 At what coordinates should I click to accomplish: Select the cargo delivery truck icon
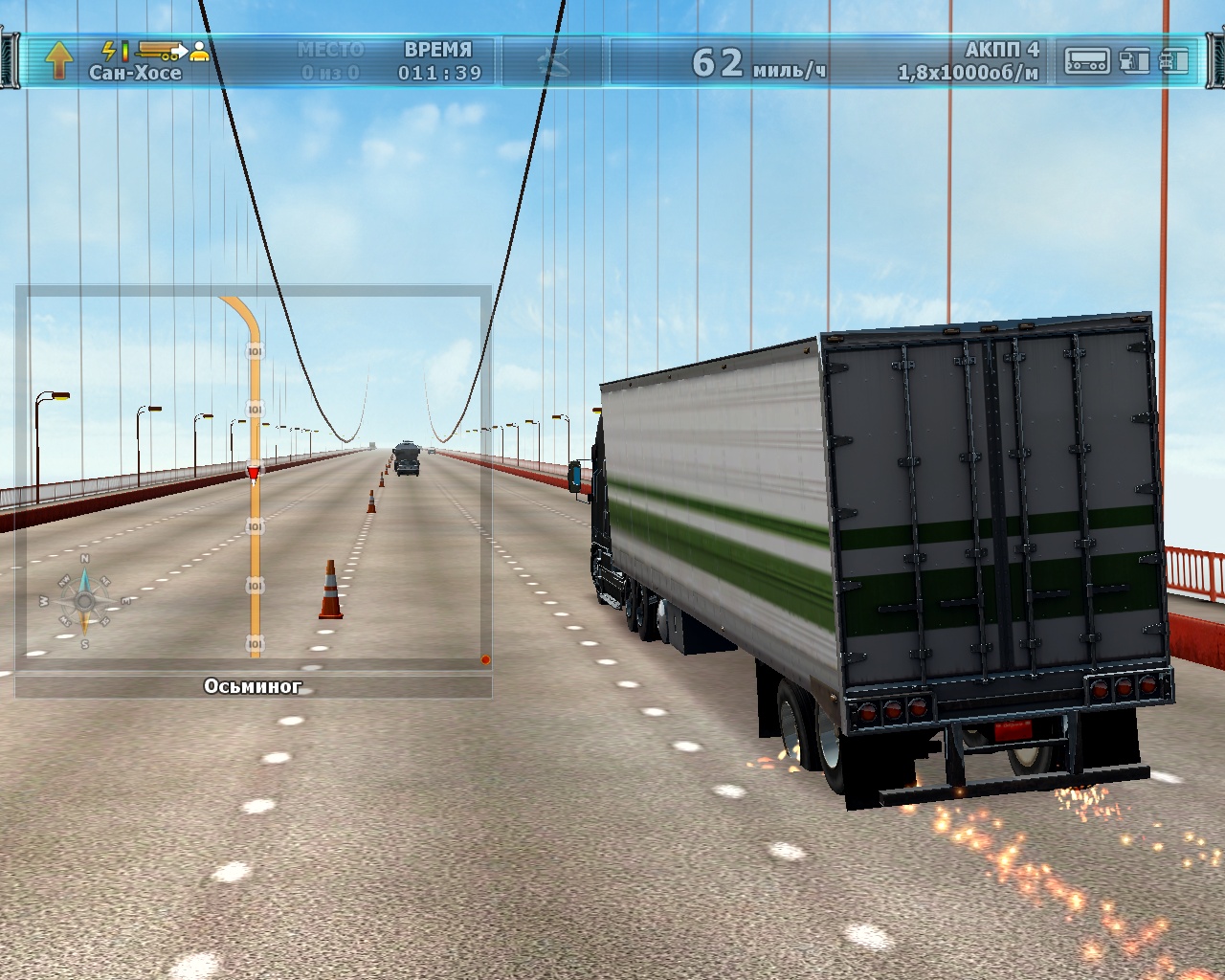159,50
